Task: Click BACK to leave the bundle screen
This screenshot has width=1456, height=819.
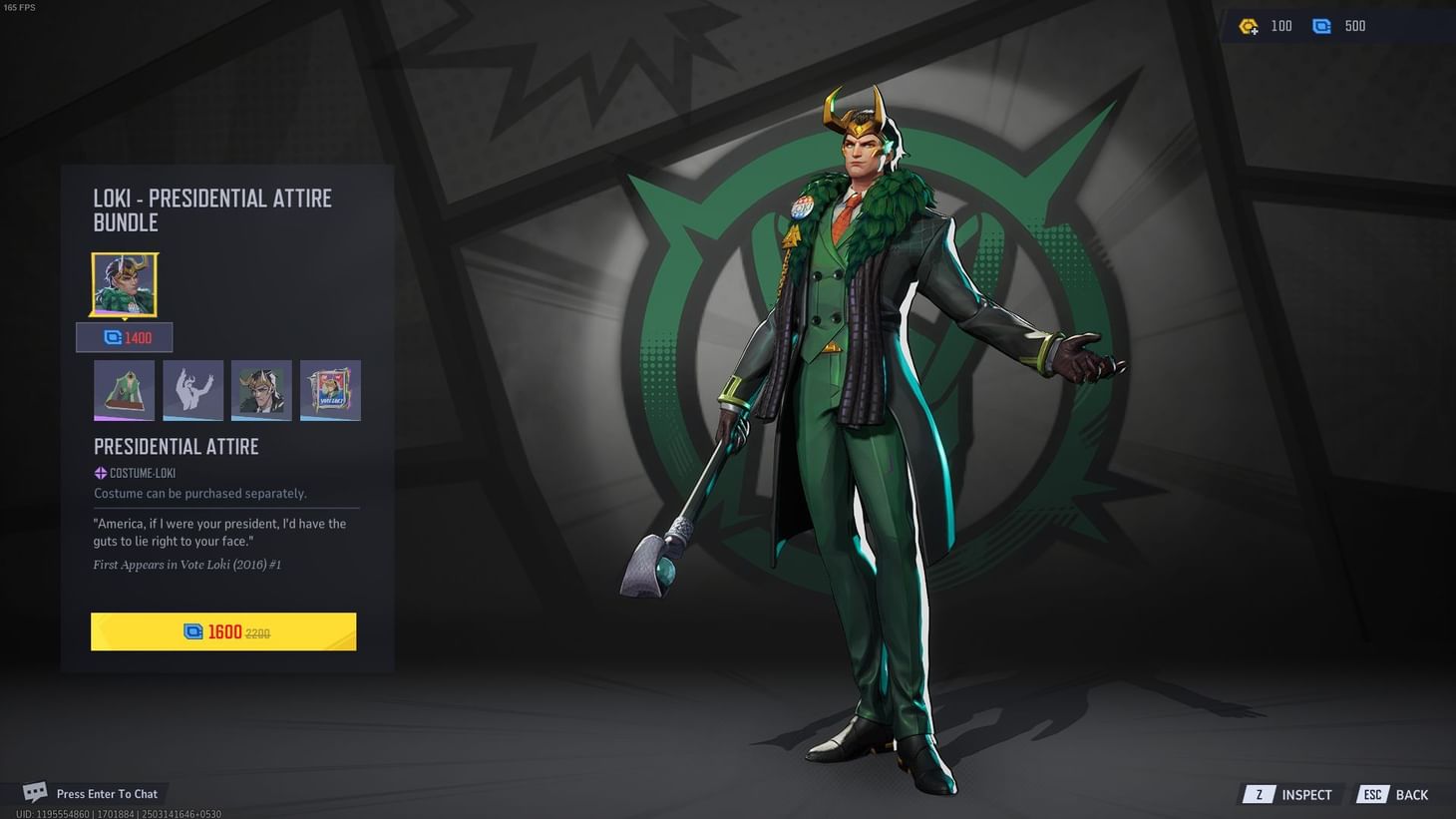Action: pos(1411,795)
